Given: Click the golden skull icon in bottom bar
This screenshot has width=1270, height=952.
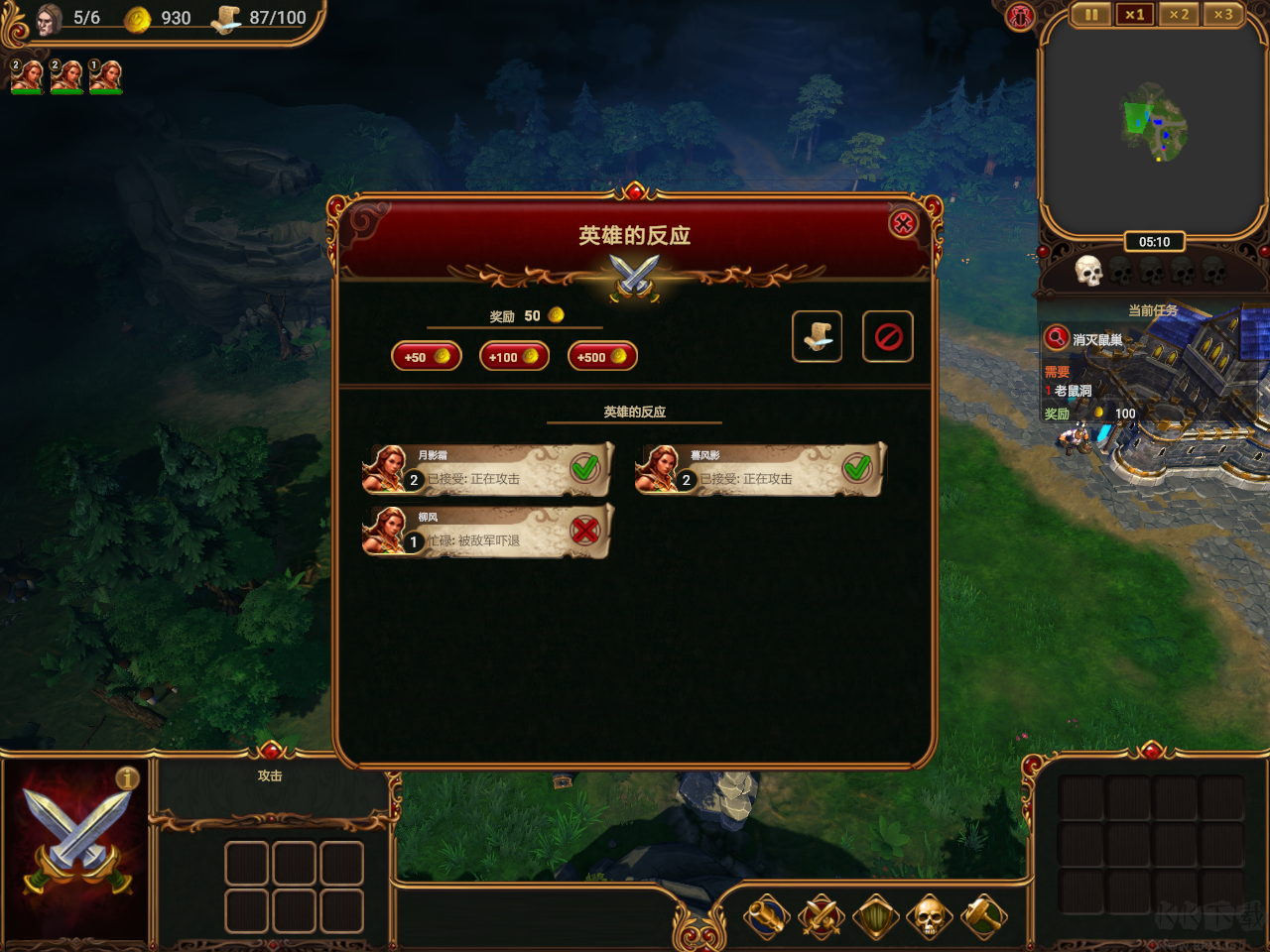Looking at the screenshot, I should tap(929, 917).
